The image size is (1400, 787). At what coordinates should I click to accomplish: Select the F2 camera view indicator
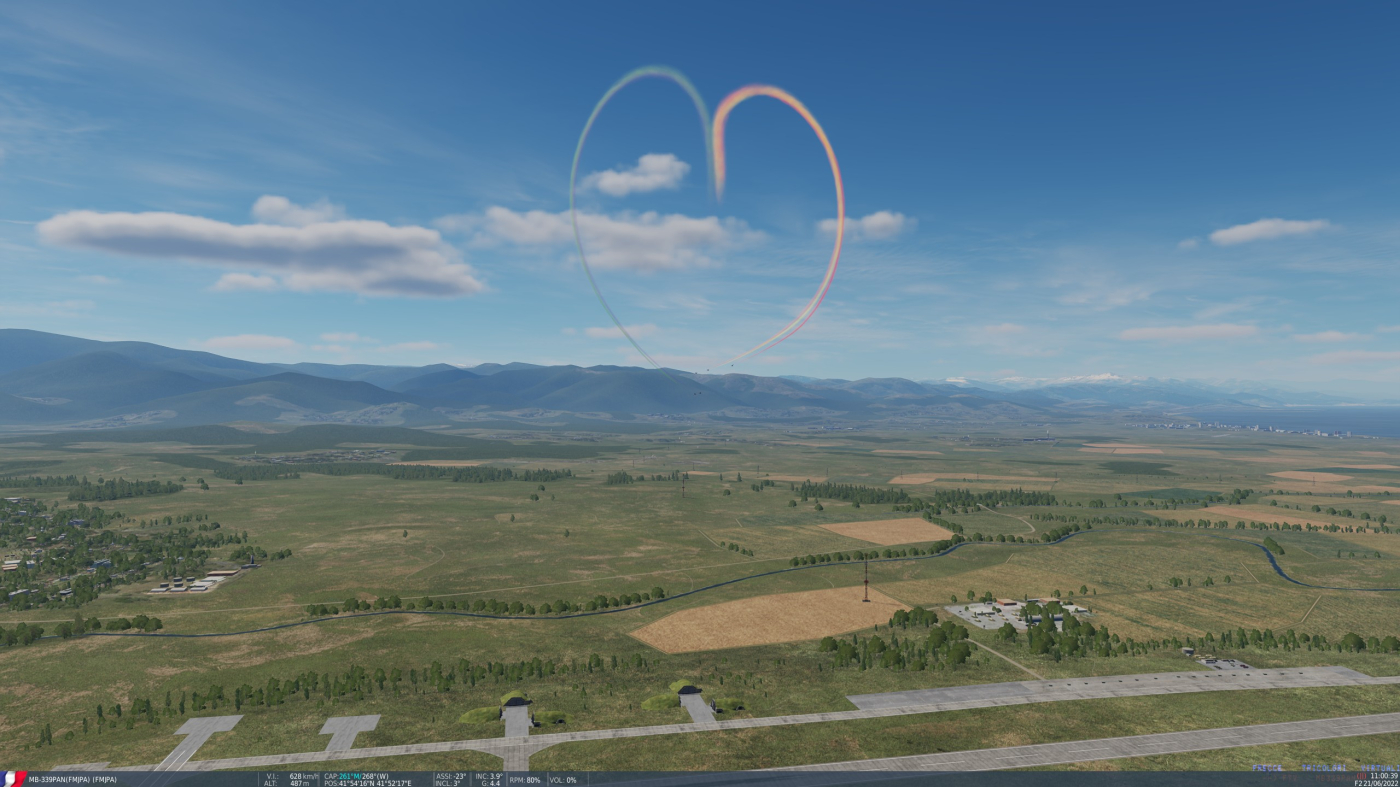pos(1358,783)
